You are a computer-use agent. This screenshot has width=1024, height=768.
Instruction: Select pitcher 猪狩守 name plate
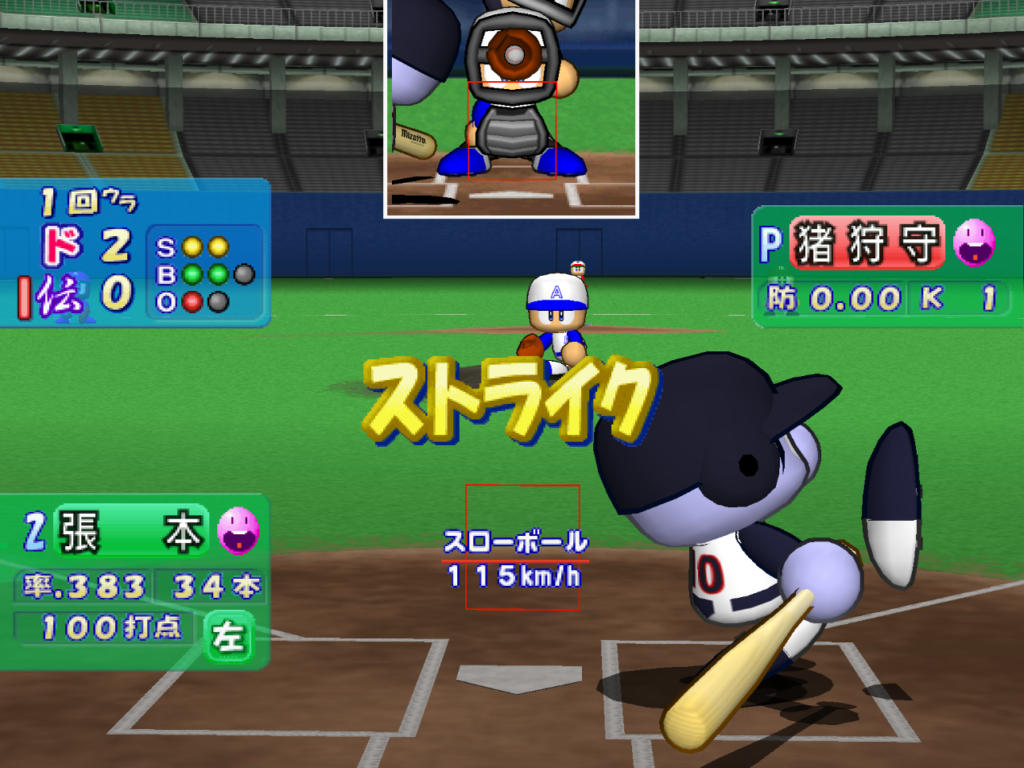867,243
